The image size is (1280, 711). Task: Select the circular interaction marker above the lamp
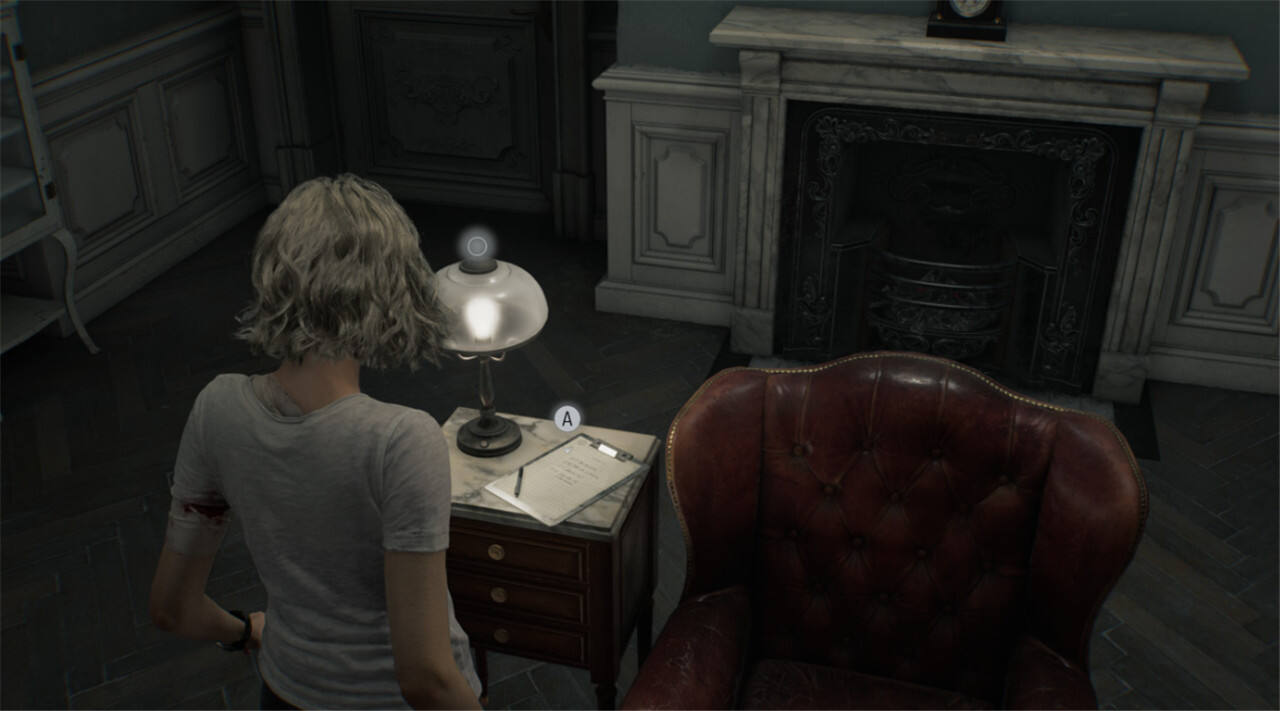tap(477, 245)
